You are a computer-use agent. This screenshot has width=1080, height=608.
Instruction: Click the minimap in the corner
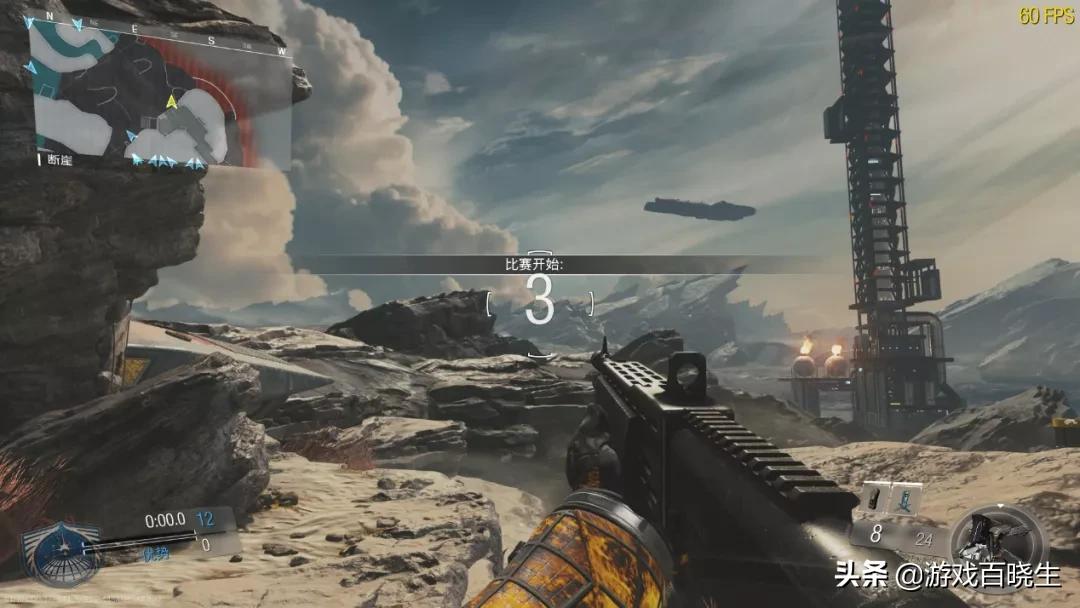[x=160, y=92]
